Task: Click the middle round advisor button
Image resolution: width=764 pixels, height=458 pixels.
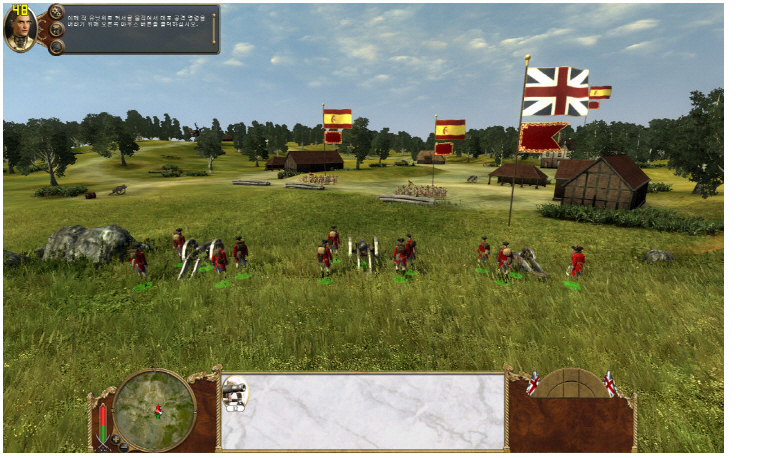Action: click(x=58, y=29)
